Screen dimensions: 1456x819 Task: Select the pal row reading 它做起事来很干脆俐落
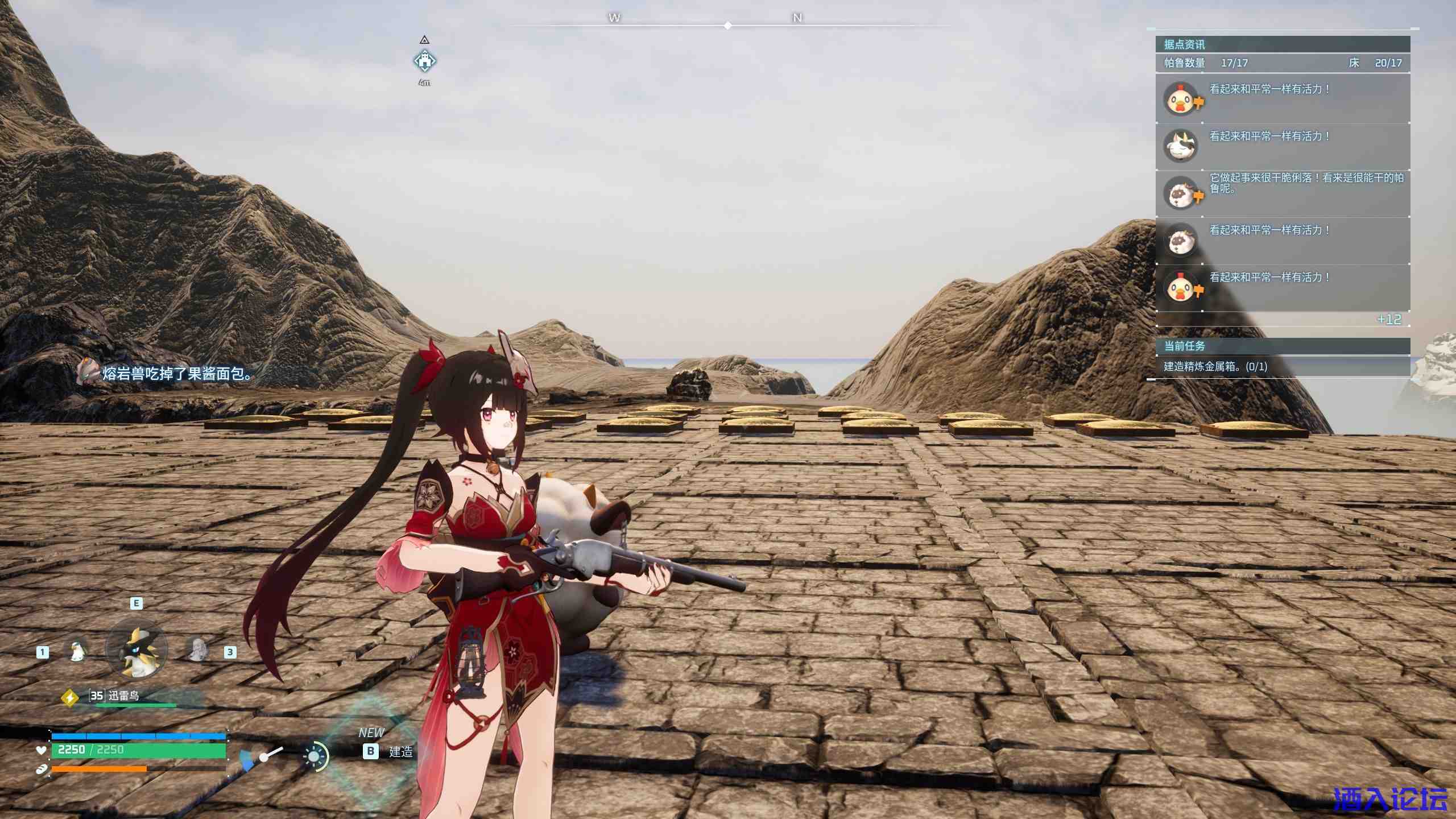coord(1282,193)
